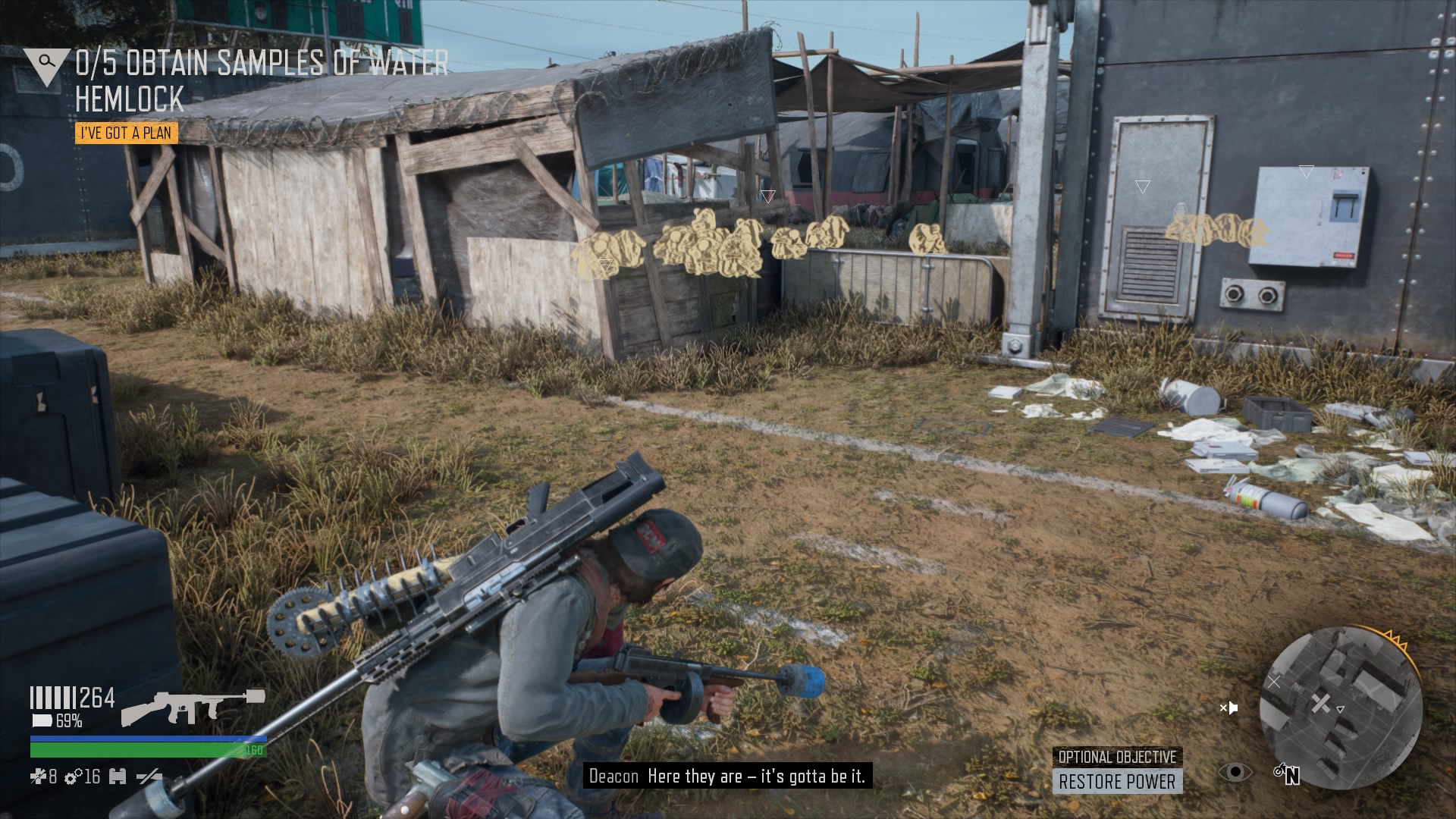
Task: Click the muted noise speaker icon
Action: click(x=1228, y=708)
